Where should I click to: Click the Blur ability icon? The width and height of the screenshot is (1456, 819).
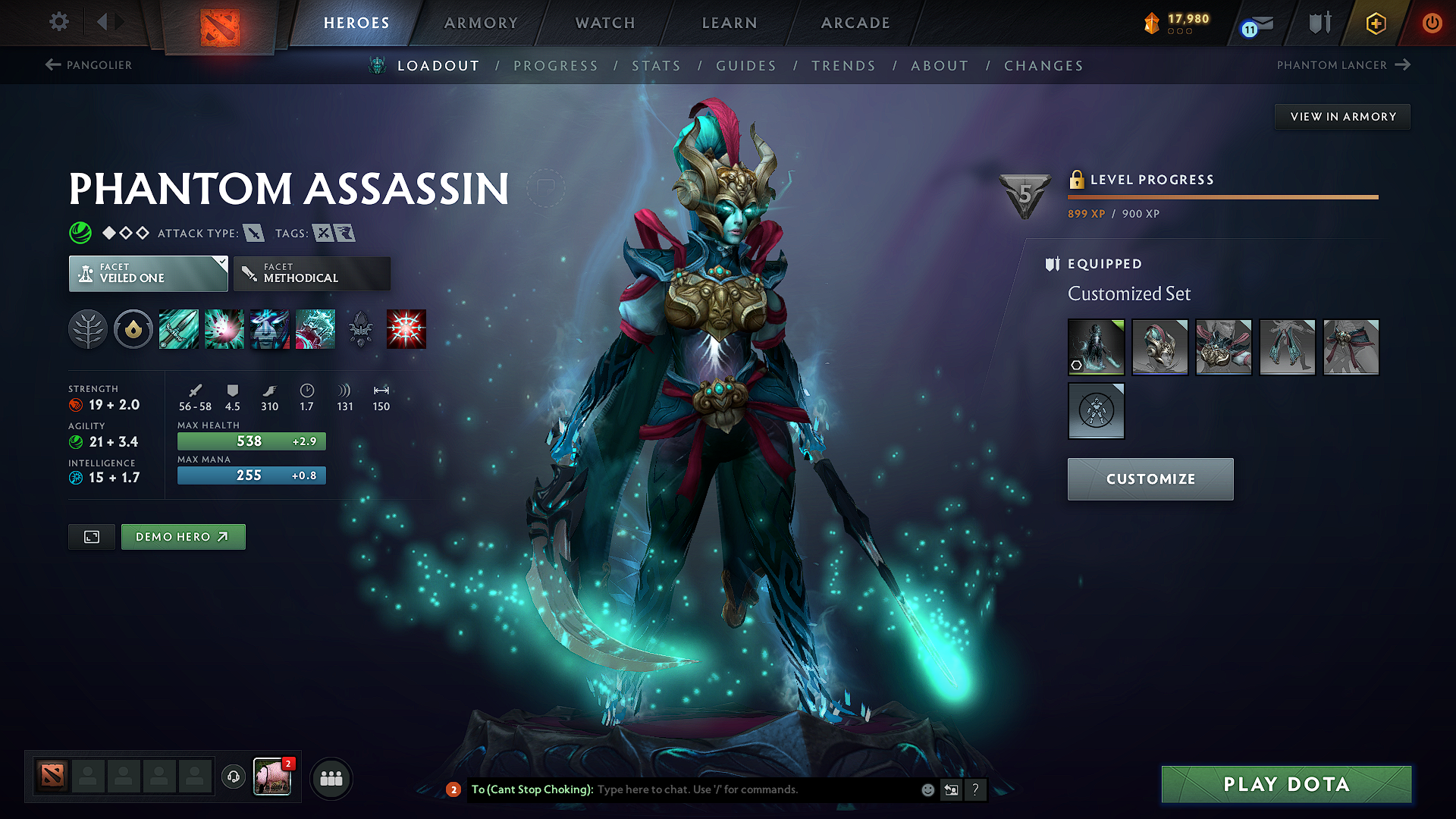(x=270, y=328)
